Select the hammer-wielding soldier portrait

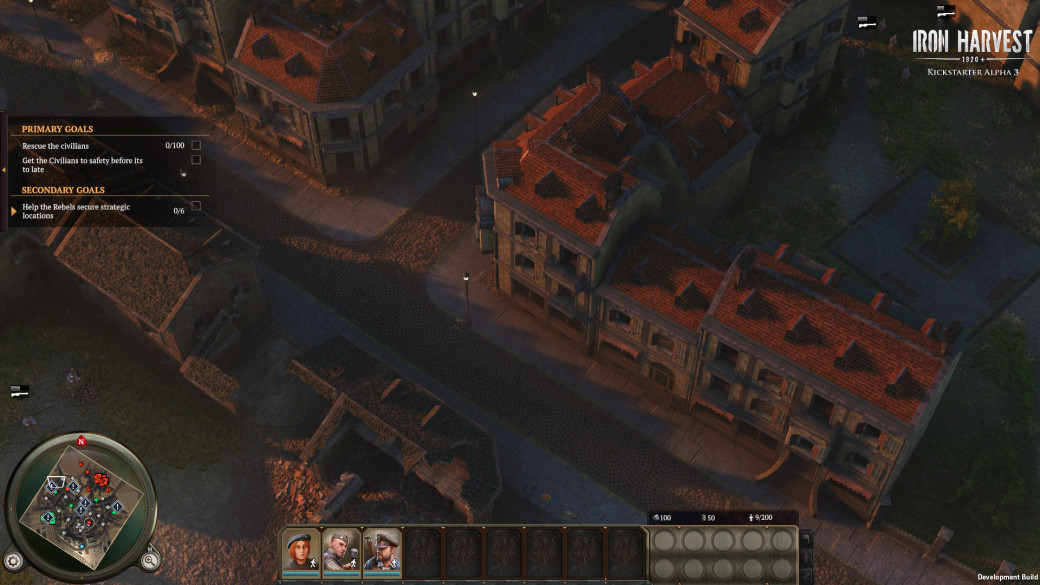(x=341, y=550)
